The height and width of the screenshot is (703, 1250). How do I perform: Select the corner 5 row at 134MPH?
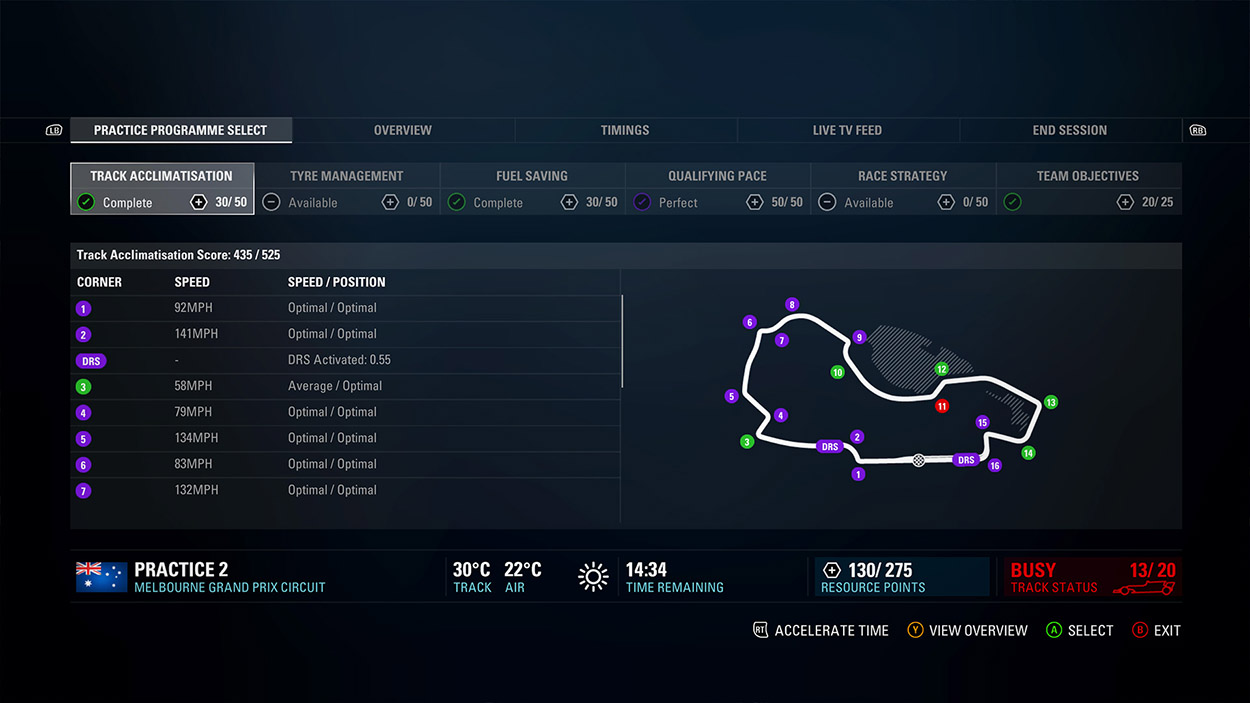tap(345, 438)
